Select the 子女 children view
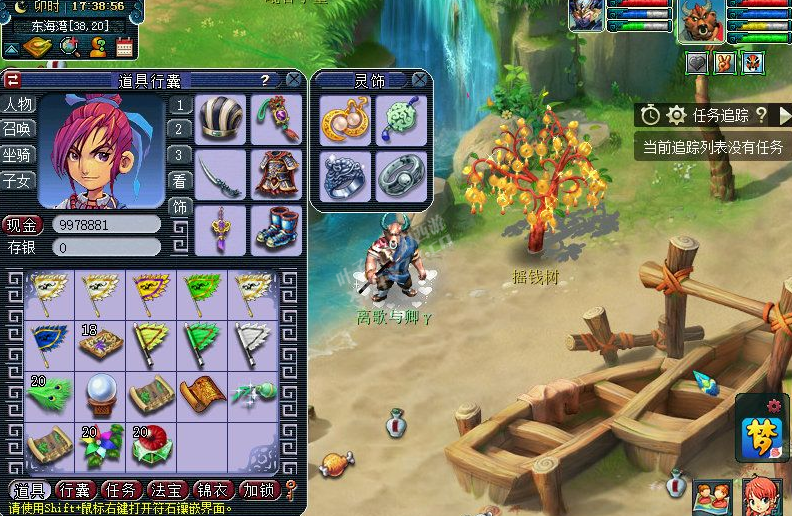 (17, 181)
